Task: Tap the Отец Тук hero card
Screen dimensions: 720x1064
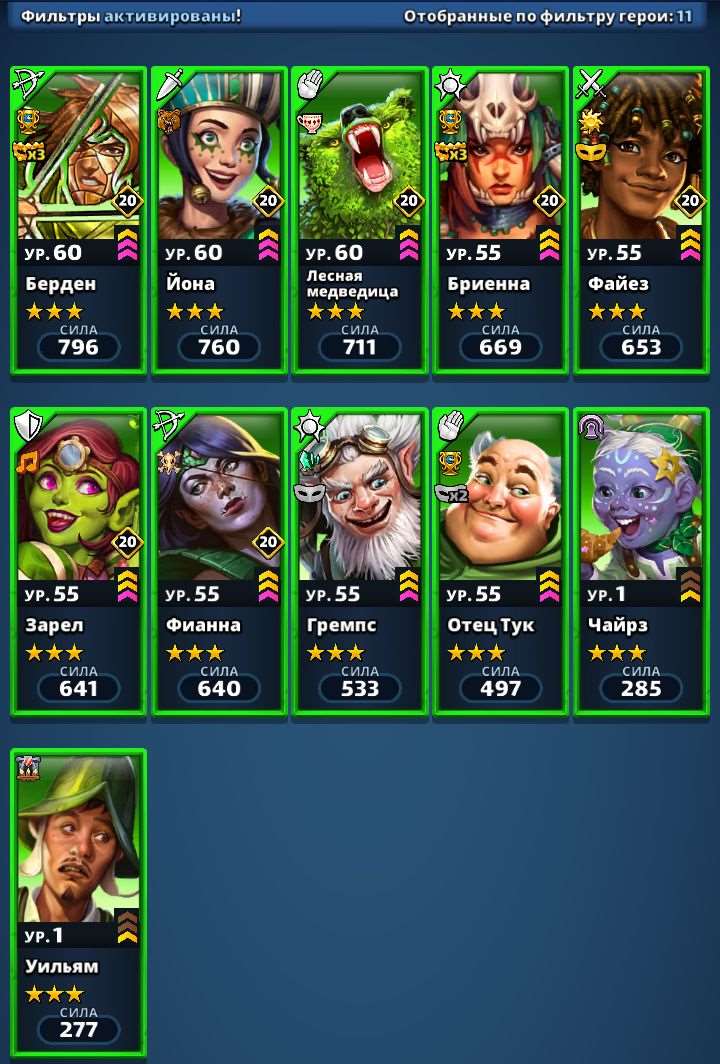Action: pos(500,561)
